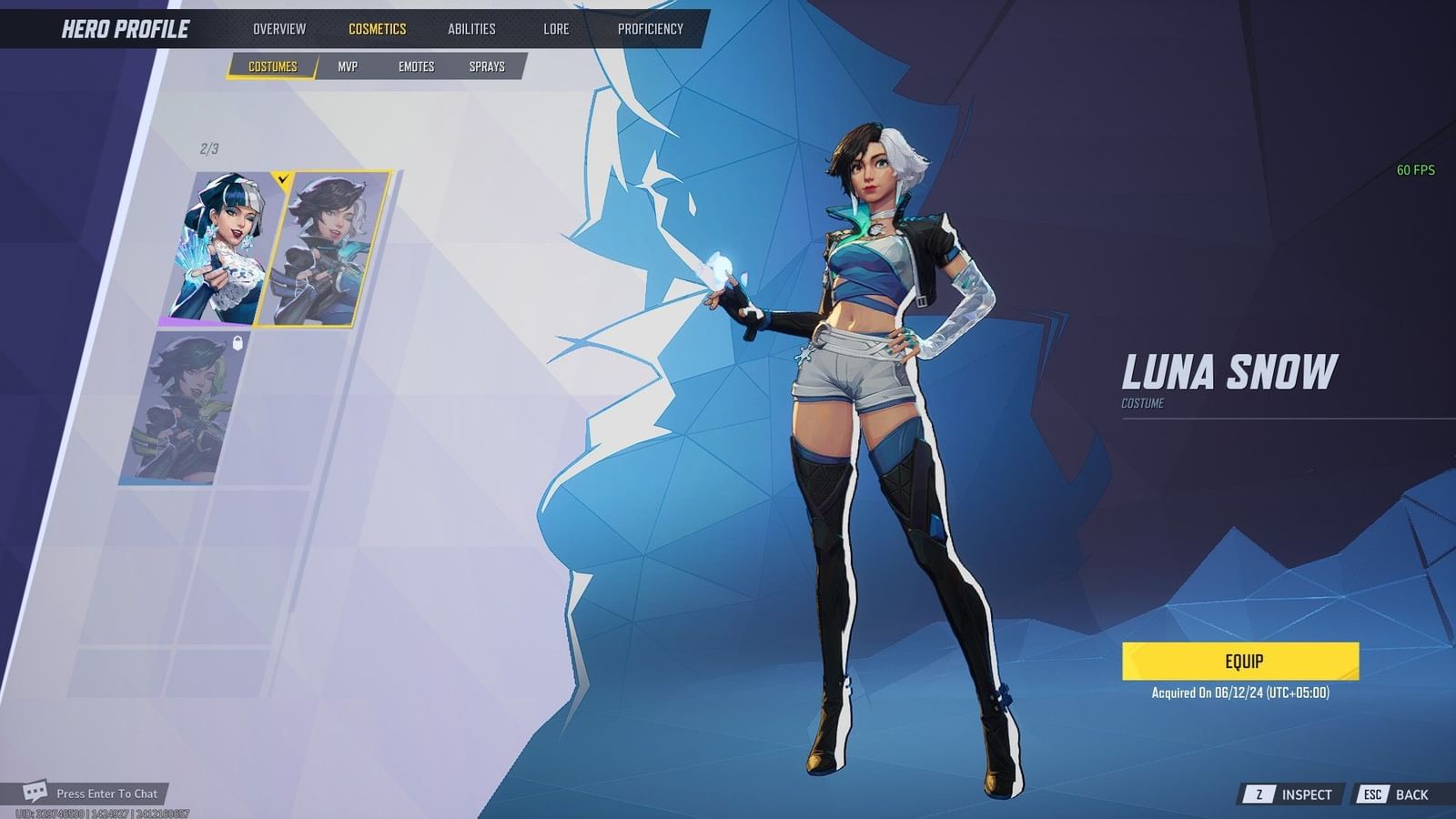Open the Abilities tab

471,28
